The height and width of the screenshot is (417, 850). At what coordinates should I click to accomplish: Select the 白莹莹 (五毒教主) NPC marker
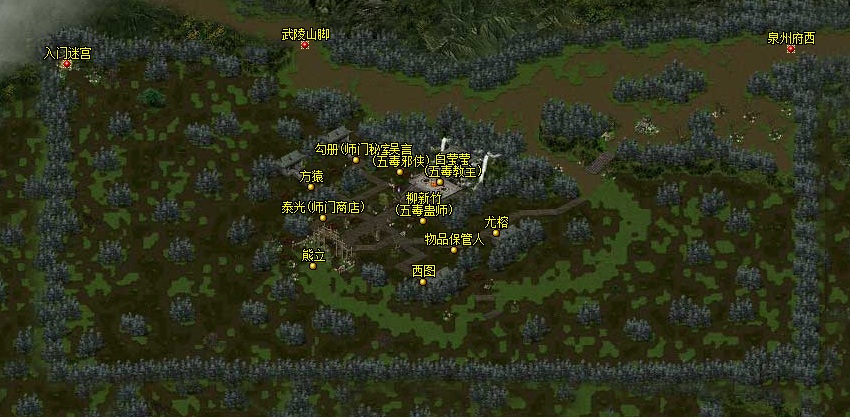coord(438,182)
